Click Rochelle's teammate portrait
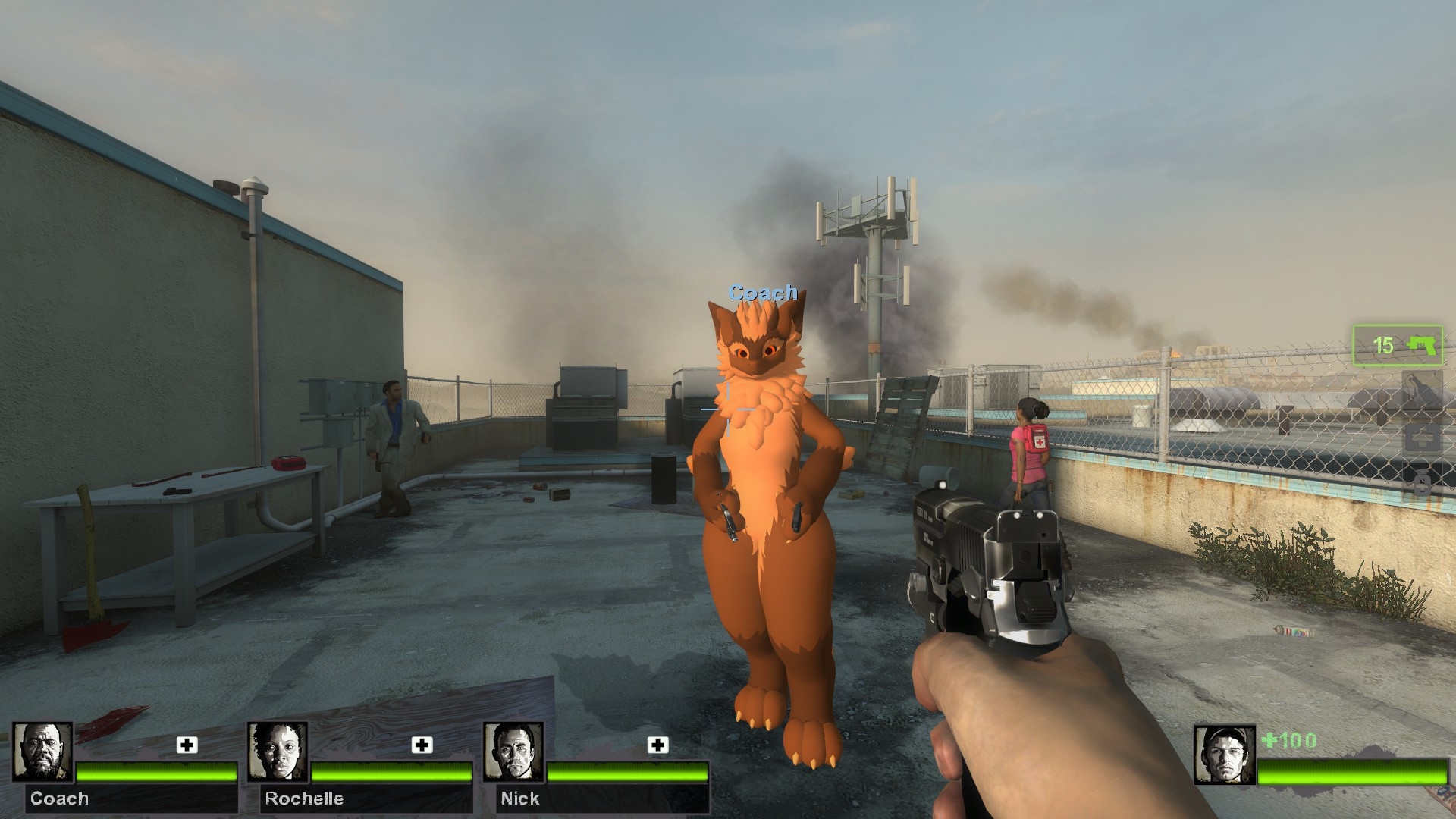The height and width of the screenshot is (819, 1456). [x=278, y=752]
